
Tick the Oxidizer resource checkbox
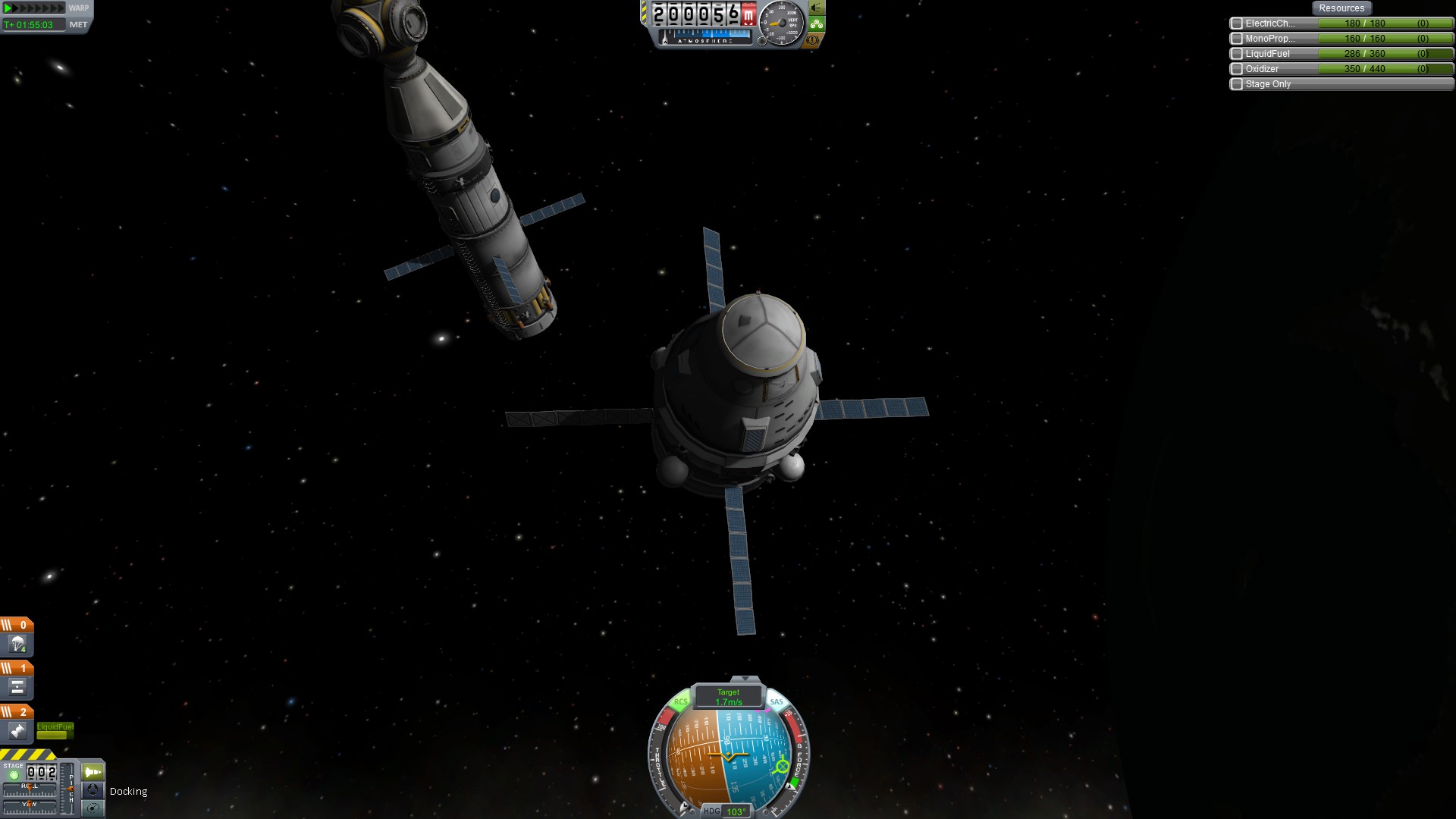[x=1237, y=69]
